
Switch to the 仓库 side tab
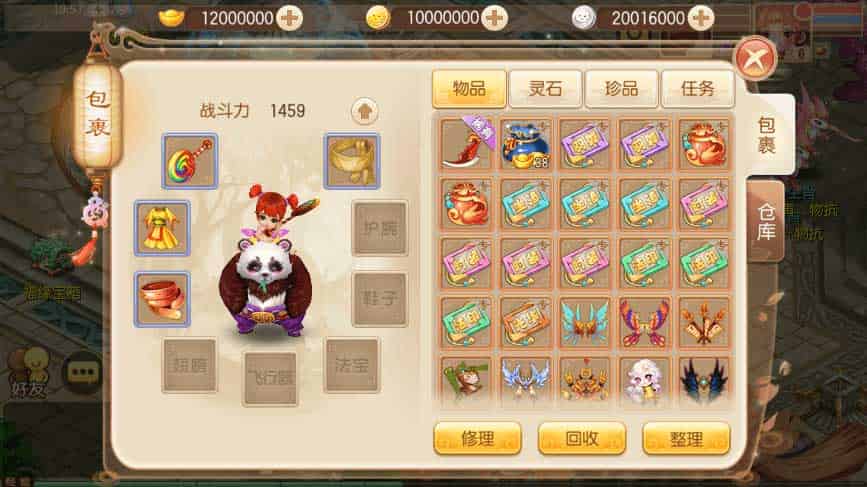pos(767,221)
